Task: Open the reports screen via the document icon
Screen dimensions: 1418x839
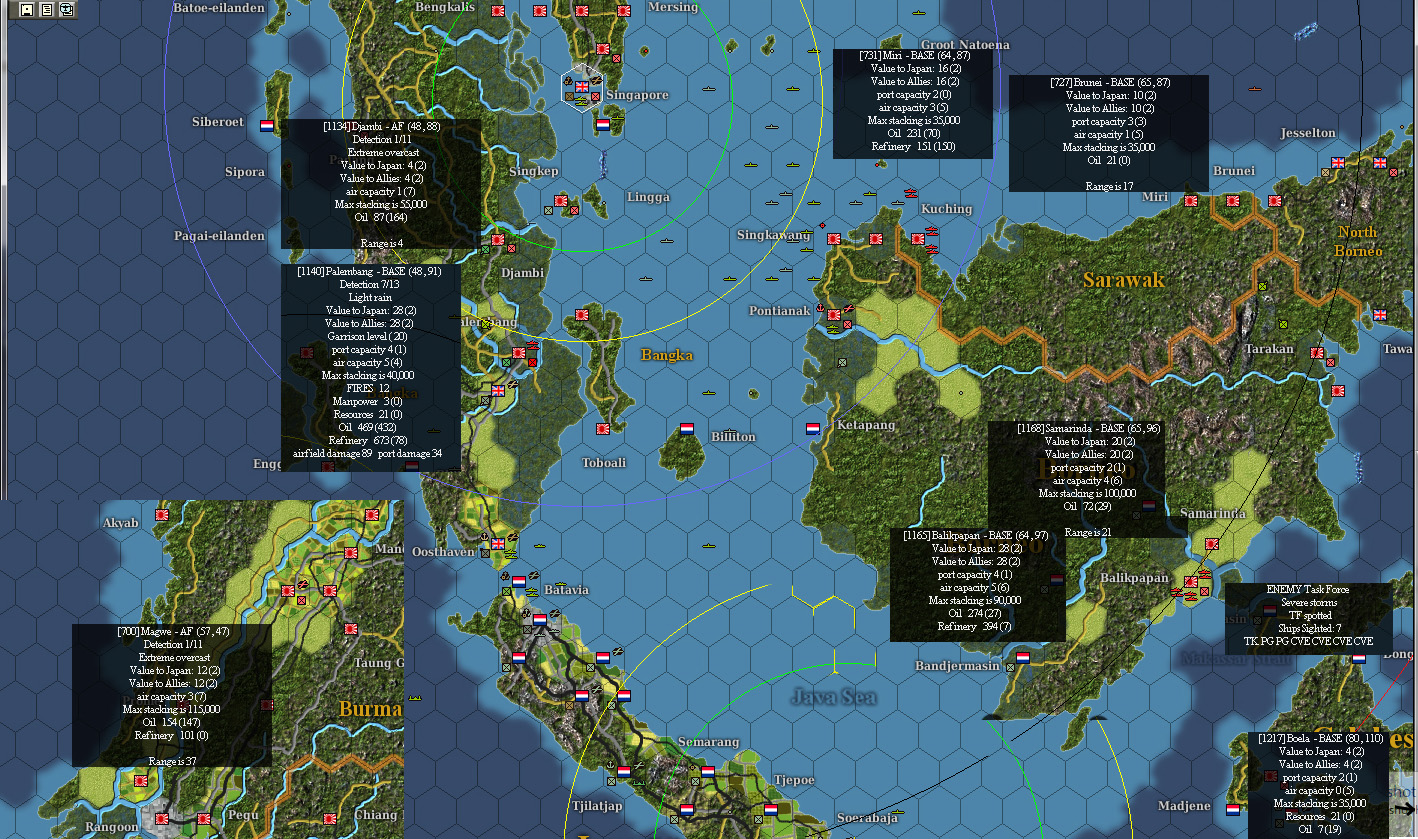Action: point(47,10)
